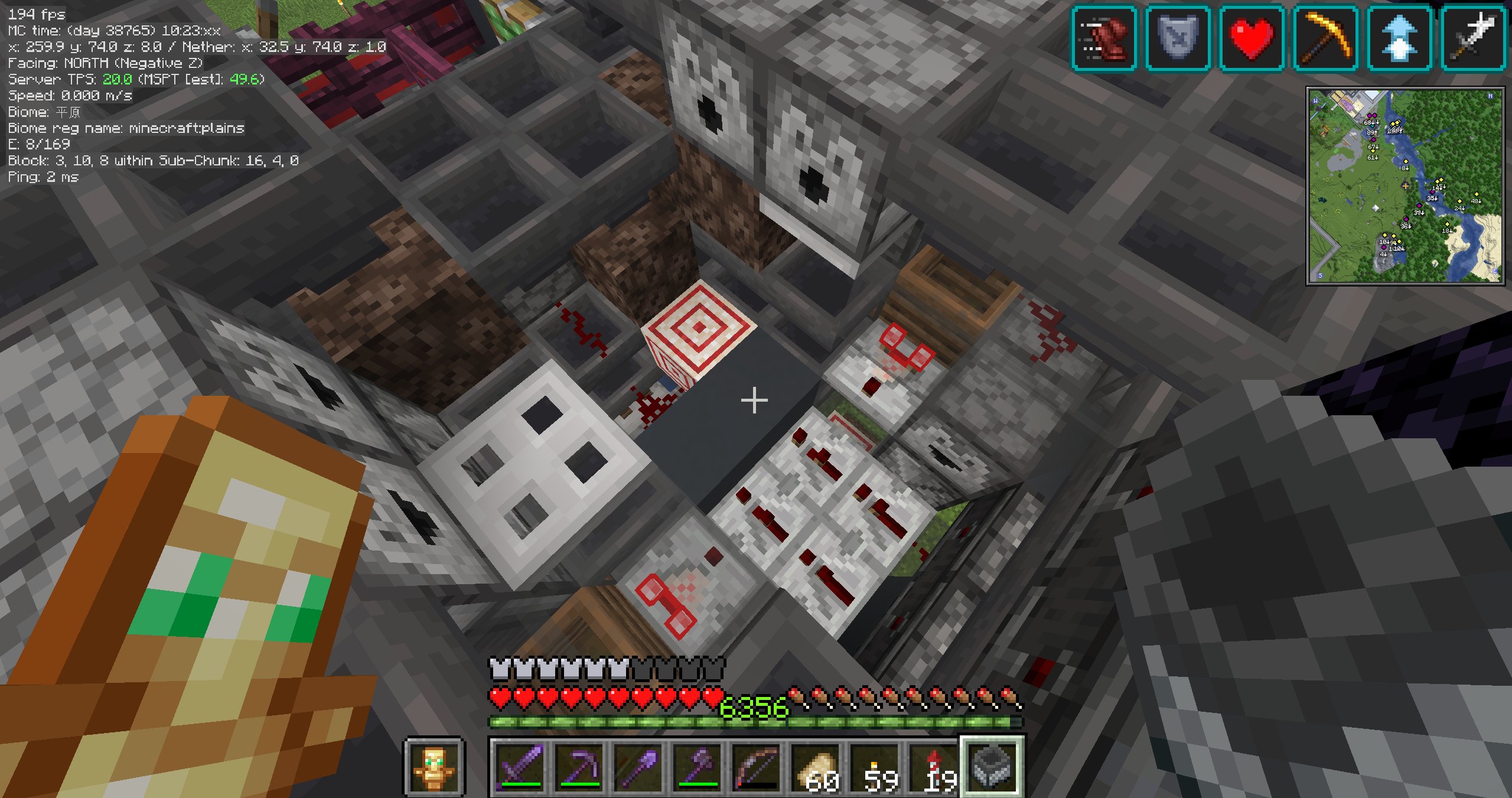Click the Strength sword effect icon
This screenshot has width=1512, height=798.
pos(1473,38)
